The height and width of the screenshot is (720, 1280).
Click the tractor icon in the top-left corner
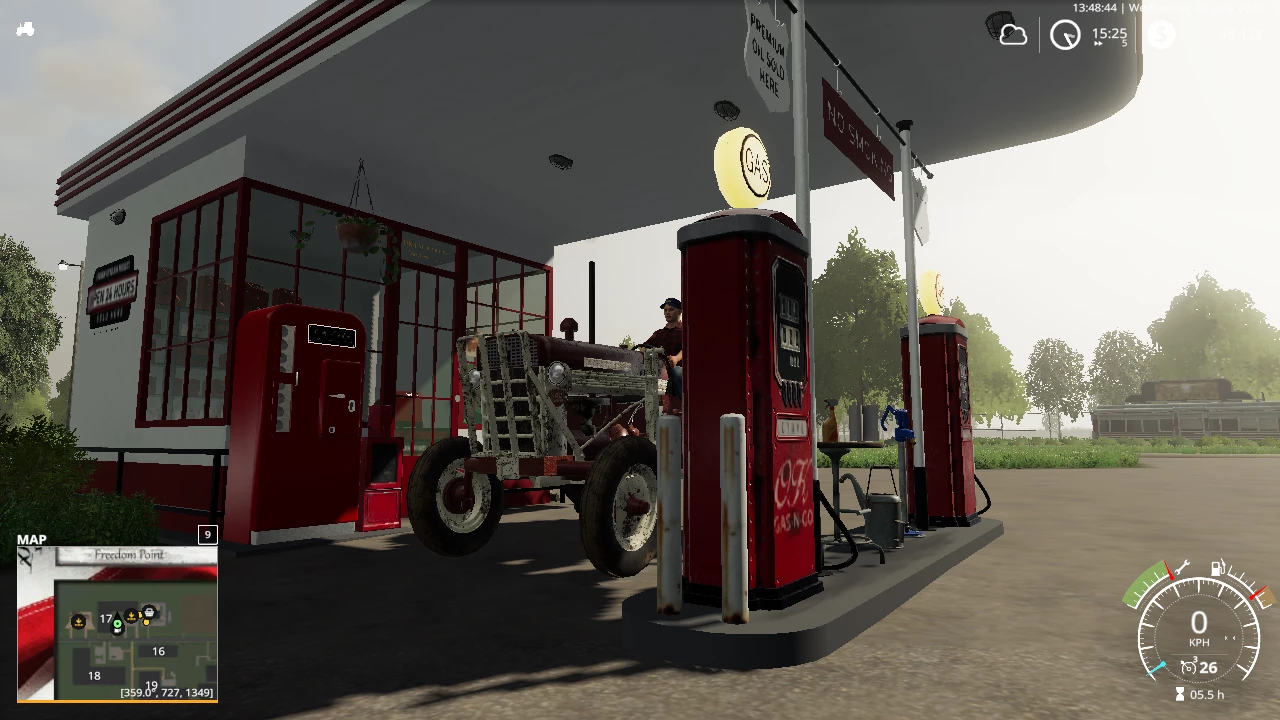click(x=25, y=29)
